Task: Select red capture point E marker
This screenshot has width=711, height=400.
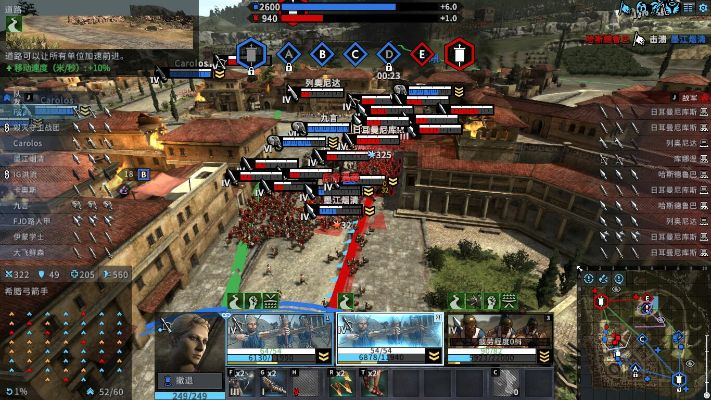Action: click(x=422, y=53)
